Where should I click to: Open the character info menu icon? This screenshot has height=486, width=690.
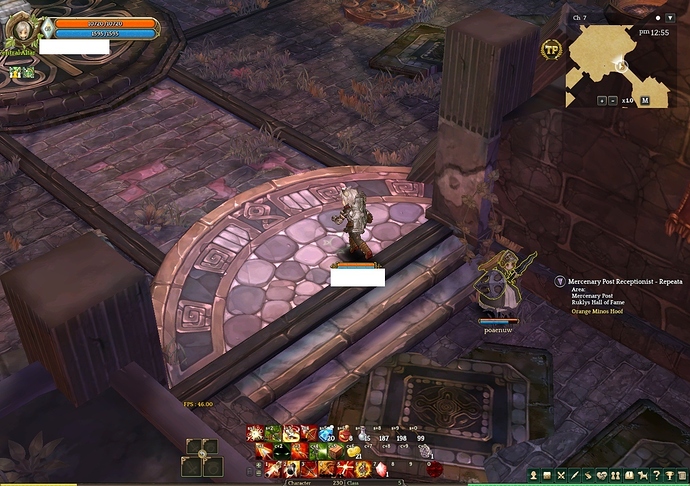(x=534, y=476)
